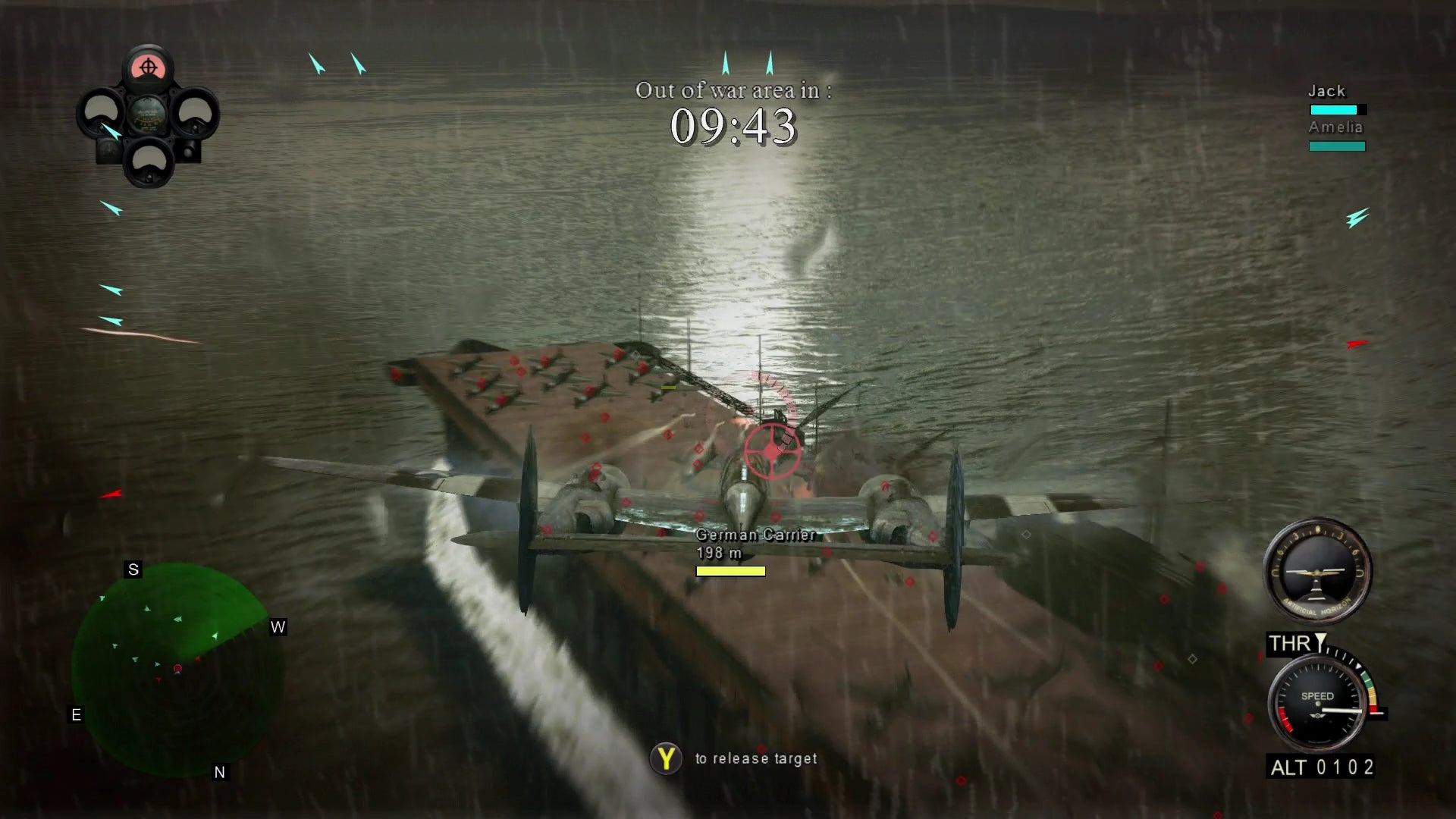Click the Y button prompt at bottom

[x=666, y=758]
